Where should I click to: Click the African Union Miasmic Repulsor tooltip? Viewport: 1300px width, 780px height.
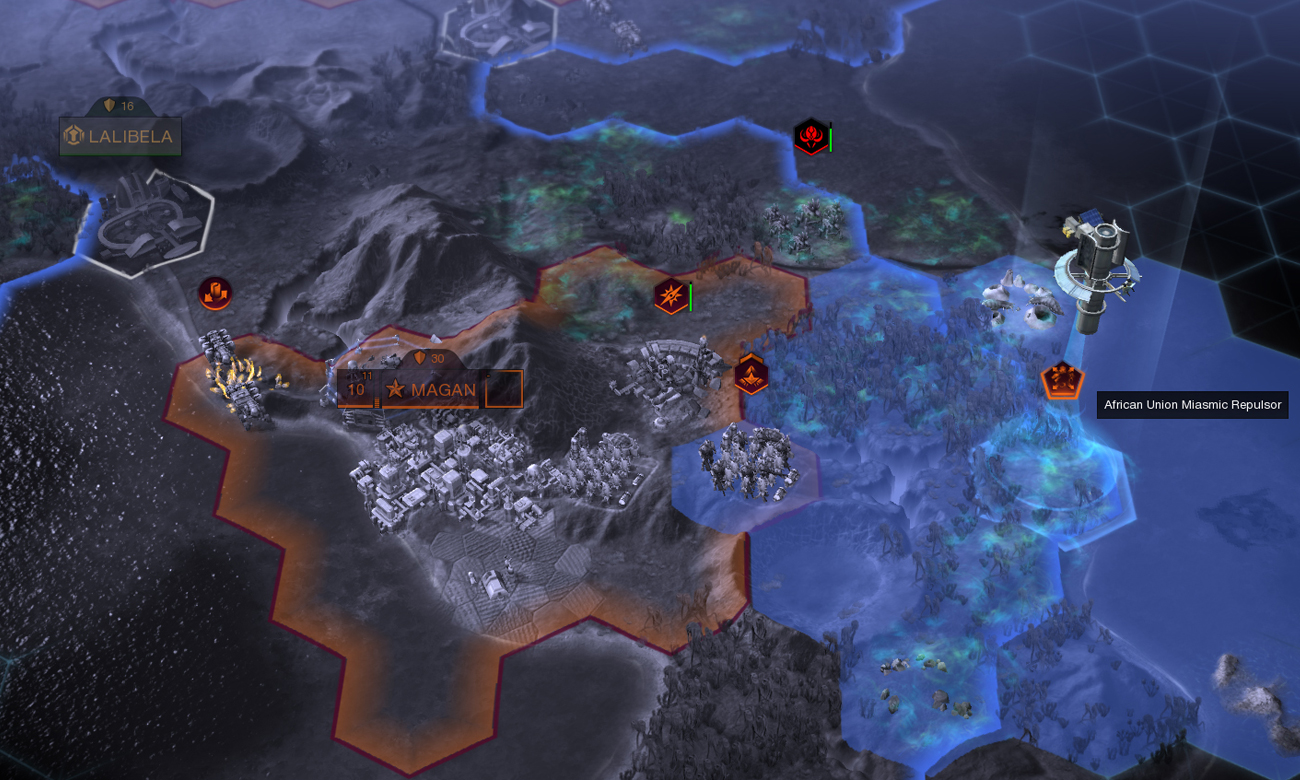click(x=1192, y=405)
